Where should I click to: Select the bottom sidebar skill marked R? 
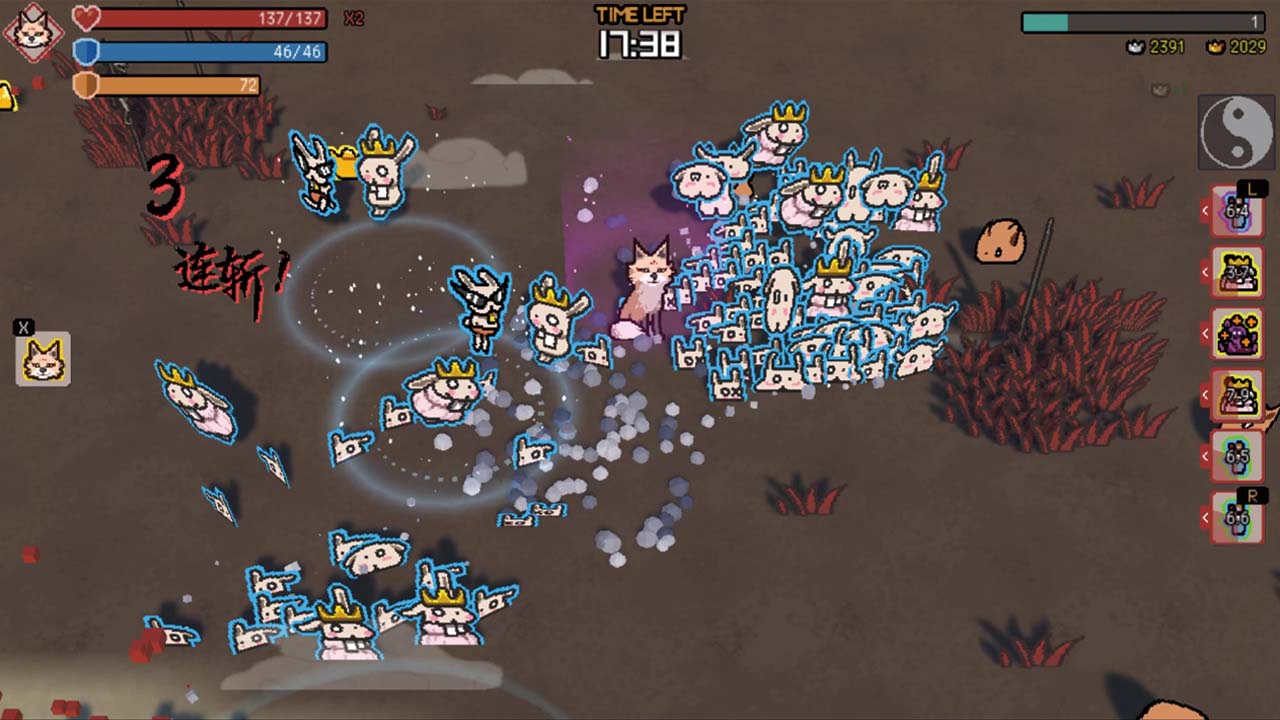pos(1238,516)
